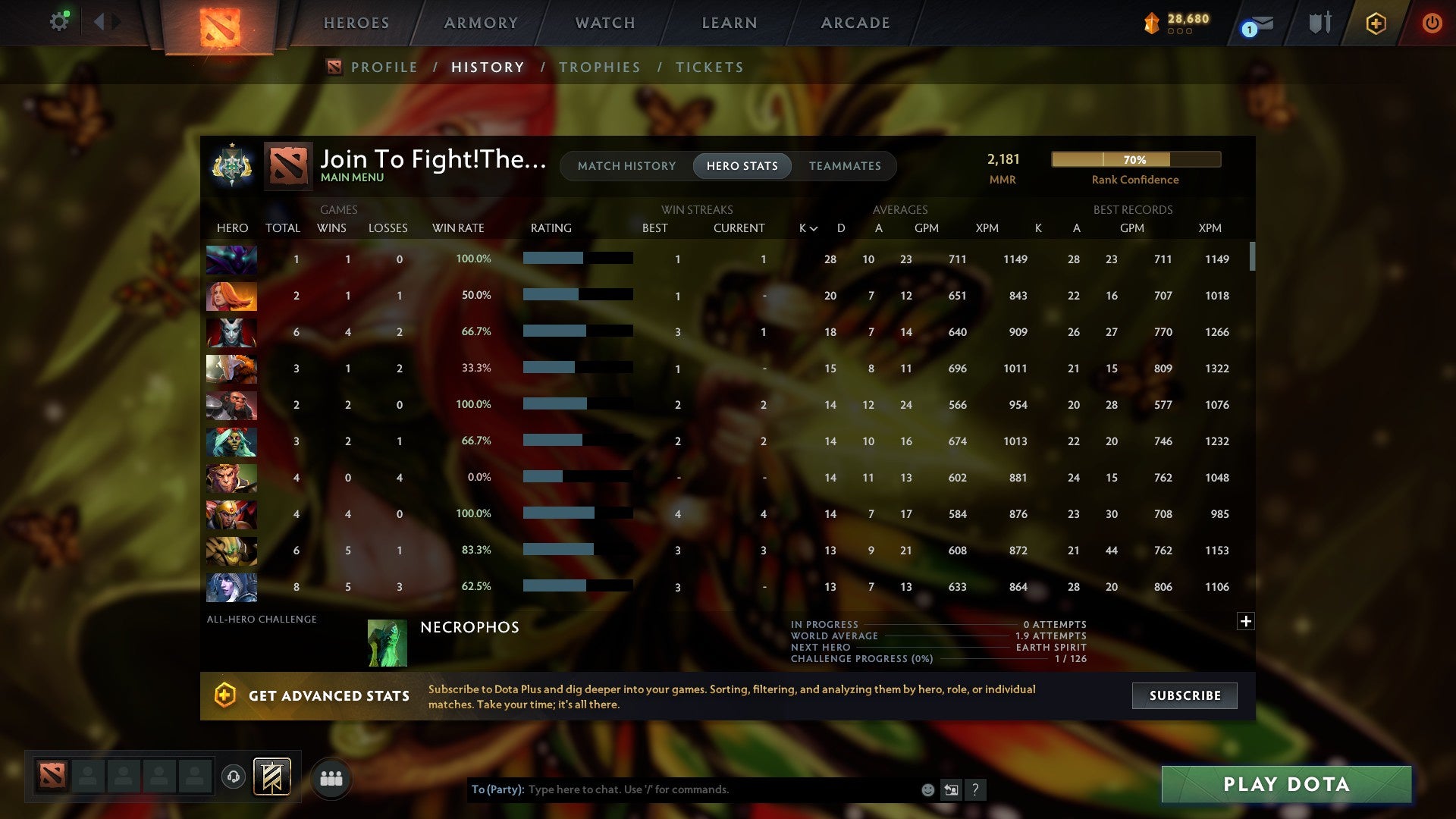The width and height of the screenshot is (1456, 819).
Task: Open the Dota Plus hexagon icon
Action: pos(1376,23)
